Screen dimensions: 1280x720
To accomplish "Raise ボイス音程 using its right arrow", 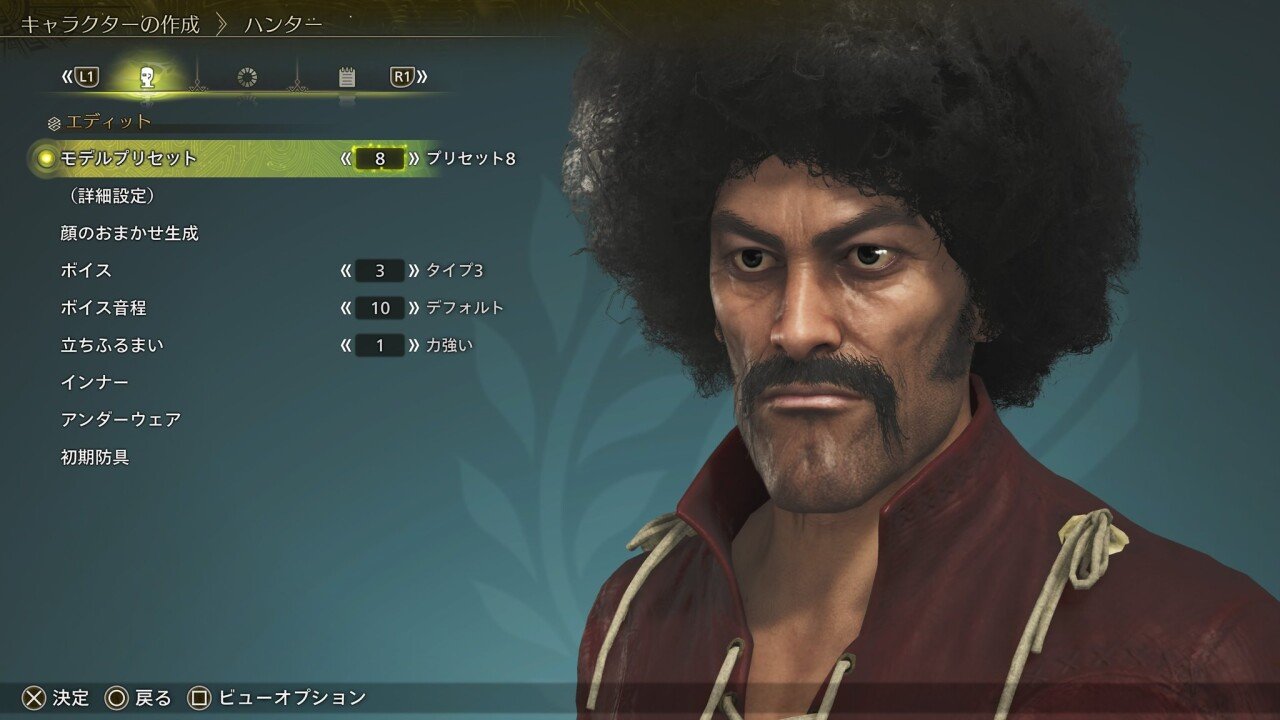I will tap(414, 308).
